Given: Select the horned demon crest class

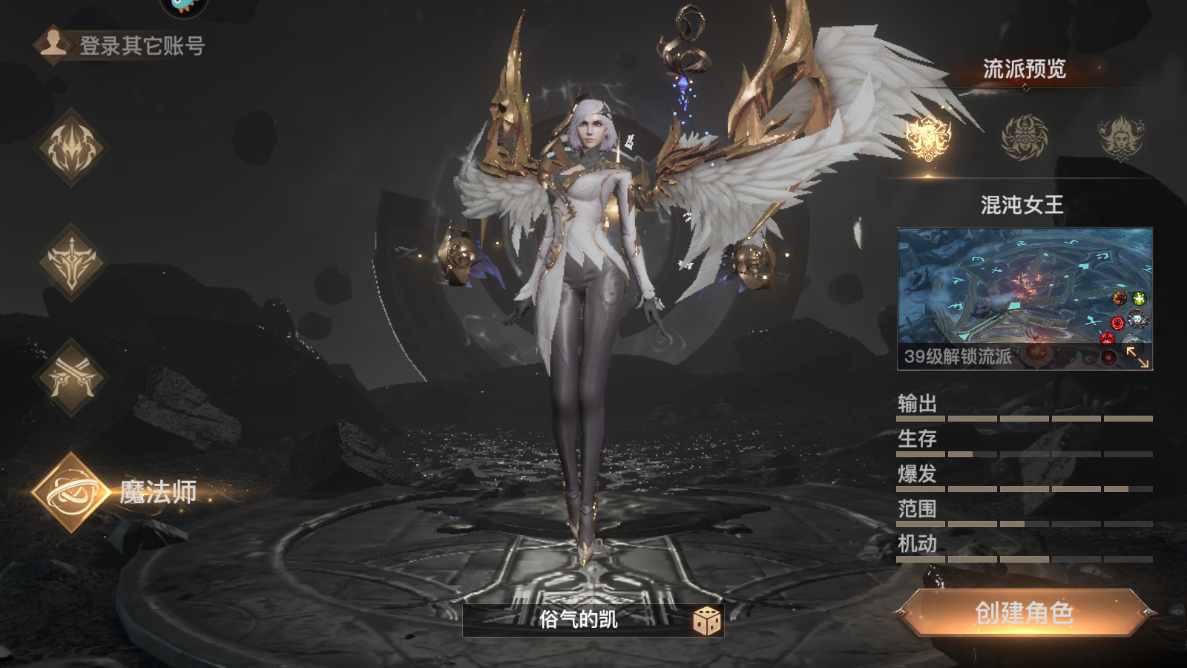Looking at the screenshot, I should pyautogui.click(x=71, y=148).
